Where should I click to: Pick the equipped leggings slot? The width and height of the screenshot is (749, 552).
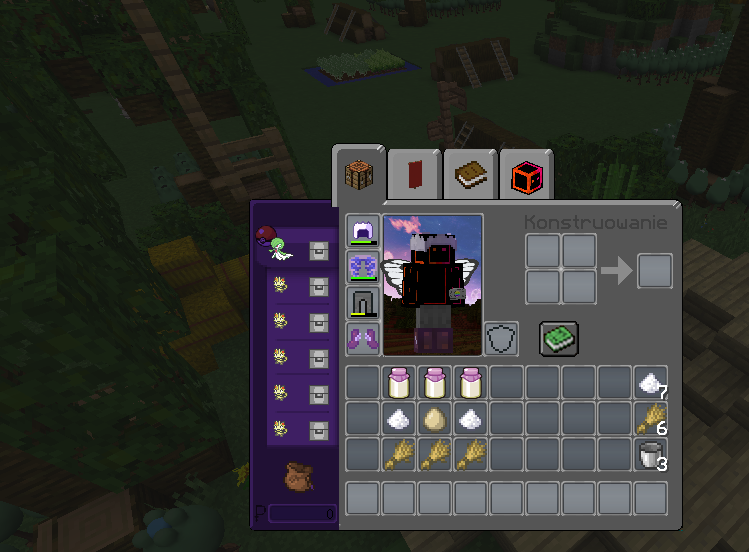click(361, 303)
